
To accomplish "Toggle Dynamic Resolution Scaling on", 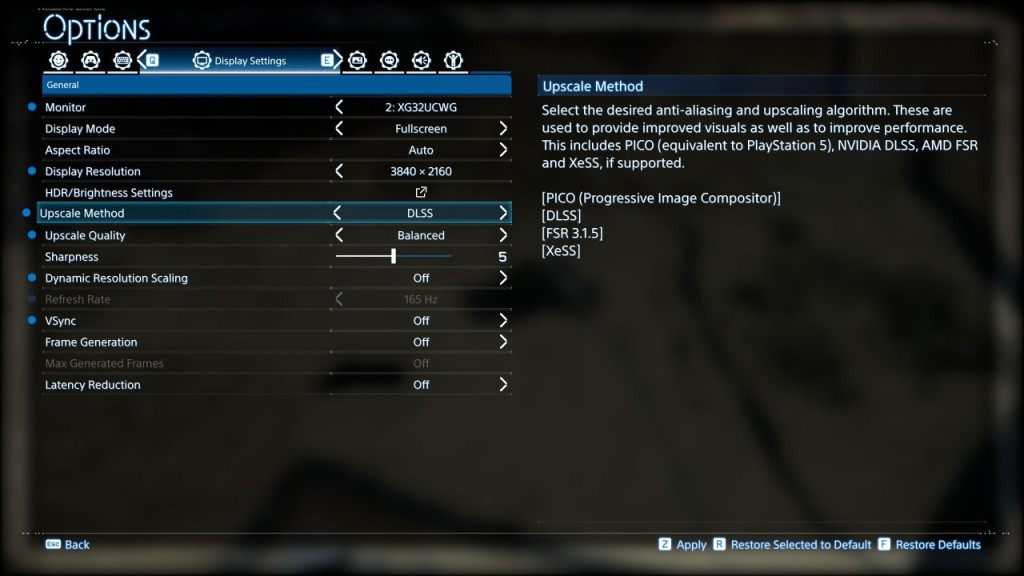I will (x=503, y=278).
